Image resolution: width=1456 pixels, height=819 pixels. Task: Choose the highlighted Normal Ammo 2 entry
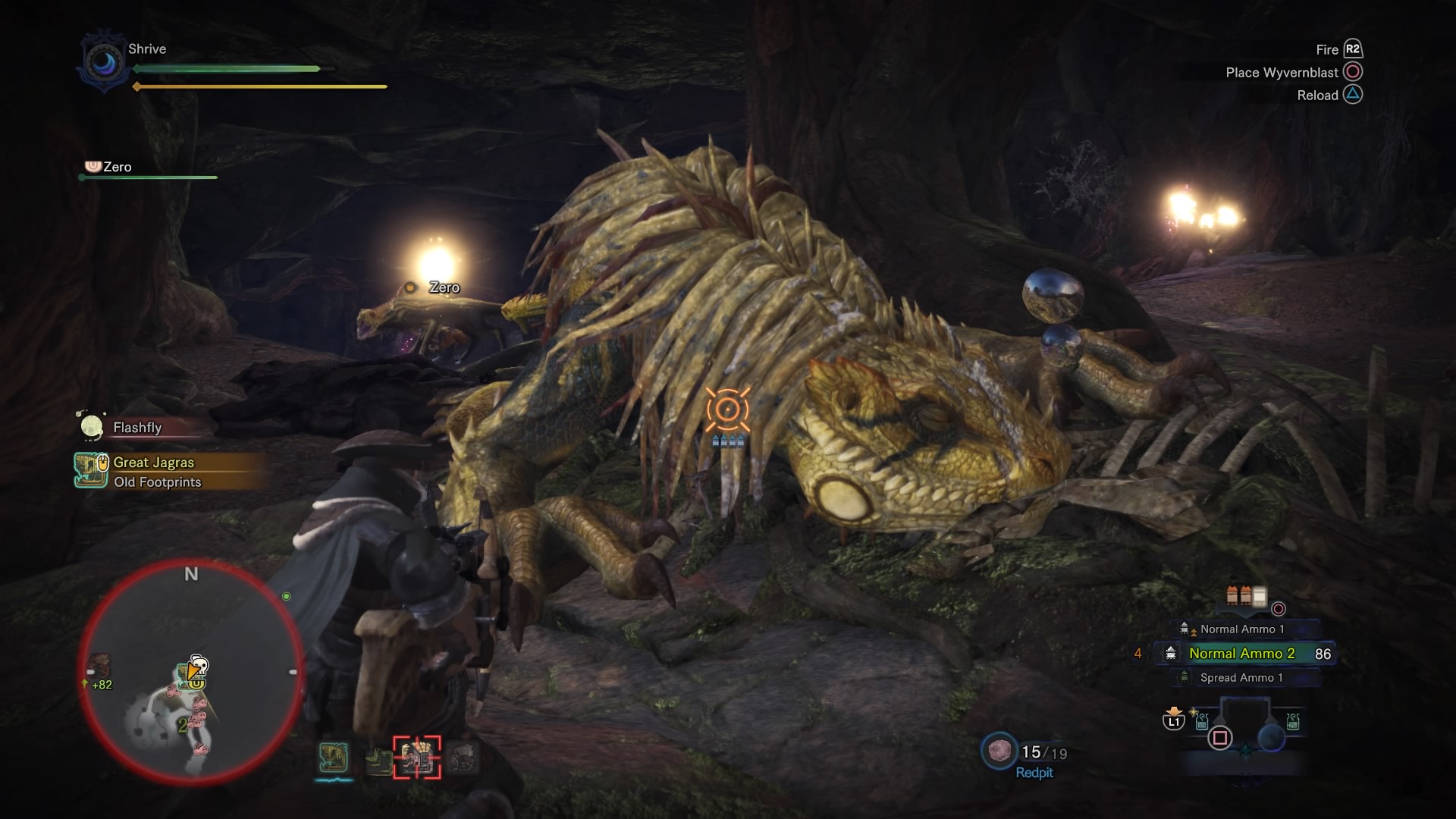(1241, 654)
